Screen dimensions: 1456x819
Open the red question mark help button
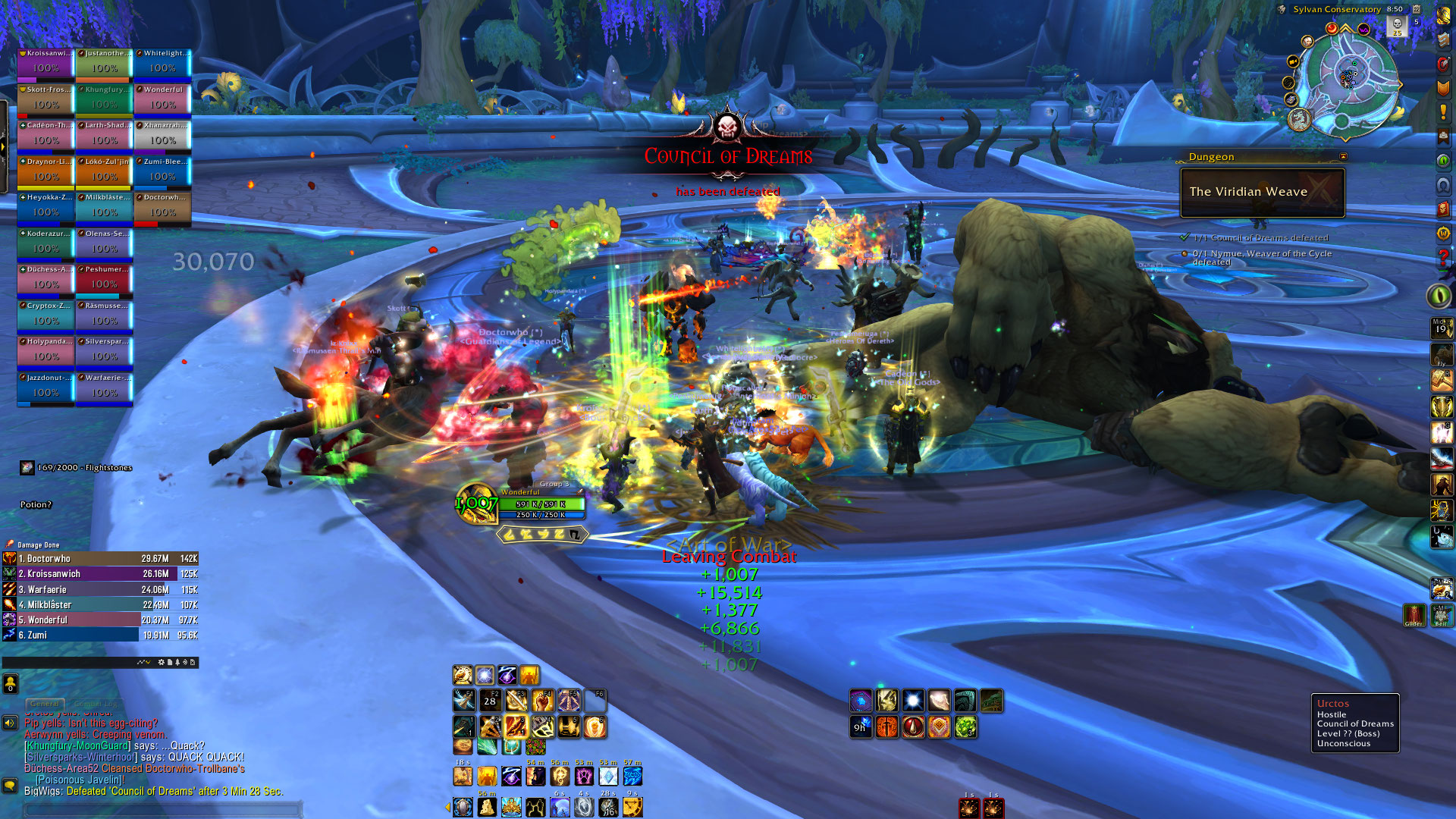(1443, 258)
